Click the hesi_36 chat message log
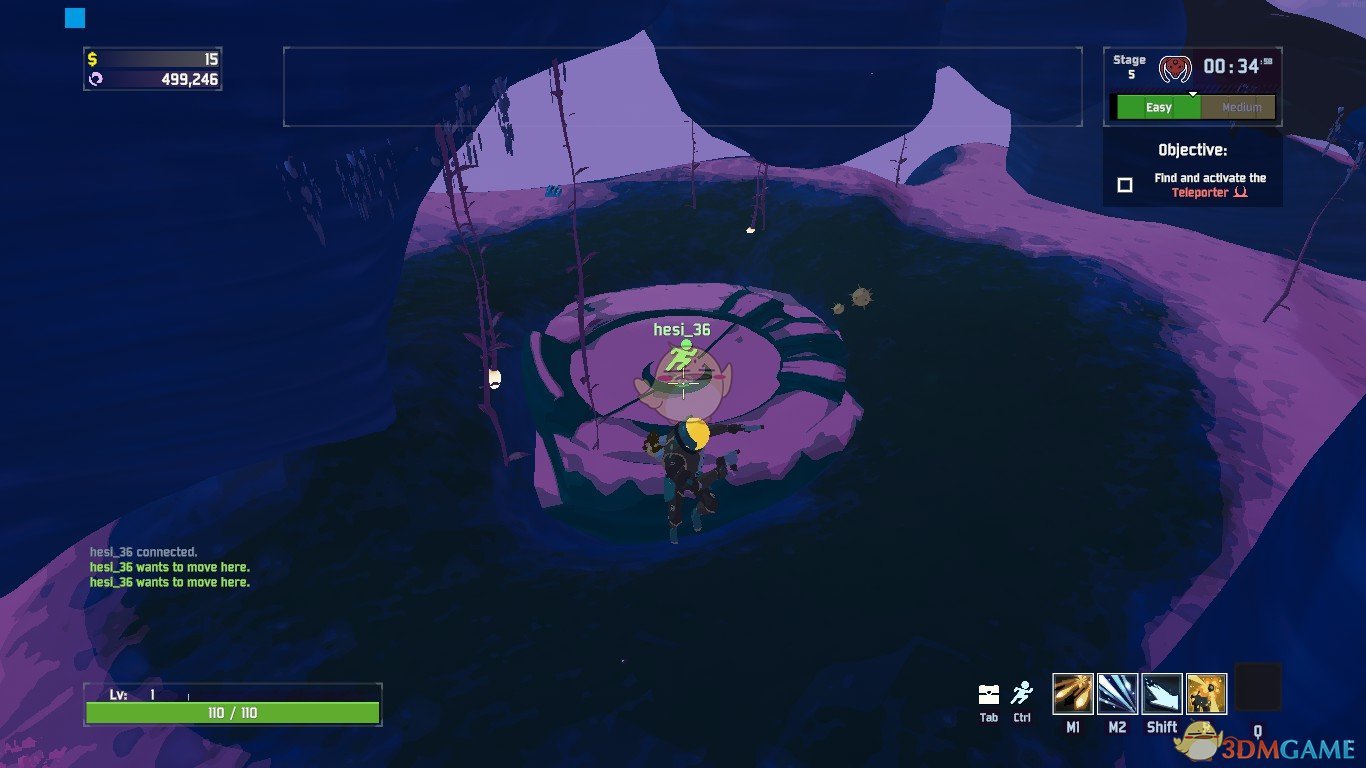Viewport: 1366px width, 768px height. click(170, 567)
